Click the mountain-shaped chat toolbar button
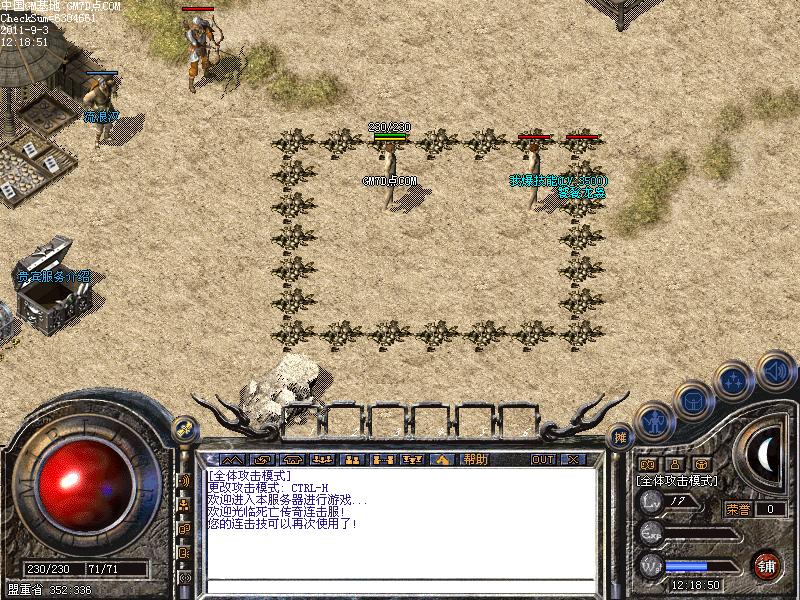Viewport: 800px width, 600px height. click(232, 459)
